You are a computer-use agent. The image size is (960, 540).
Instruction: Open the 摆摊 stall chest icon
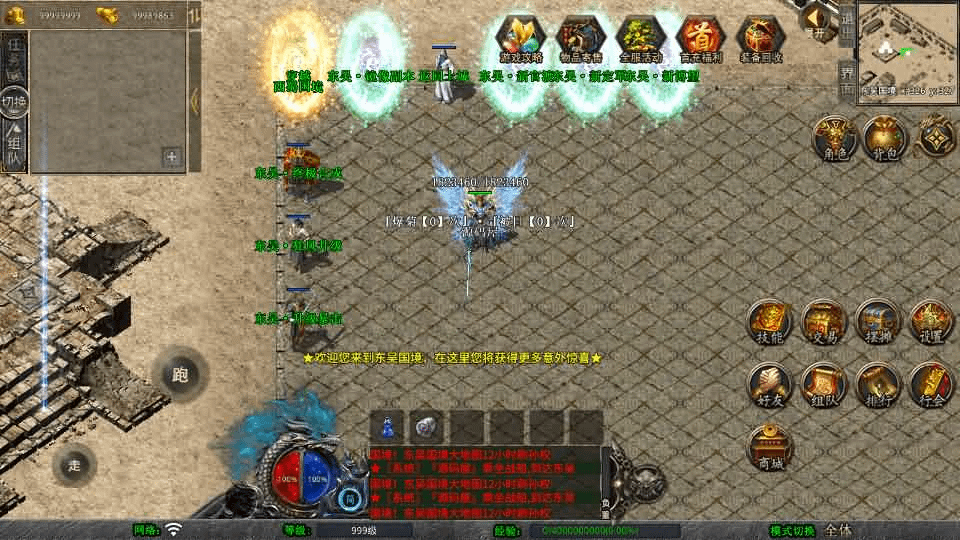point(877,322)
